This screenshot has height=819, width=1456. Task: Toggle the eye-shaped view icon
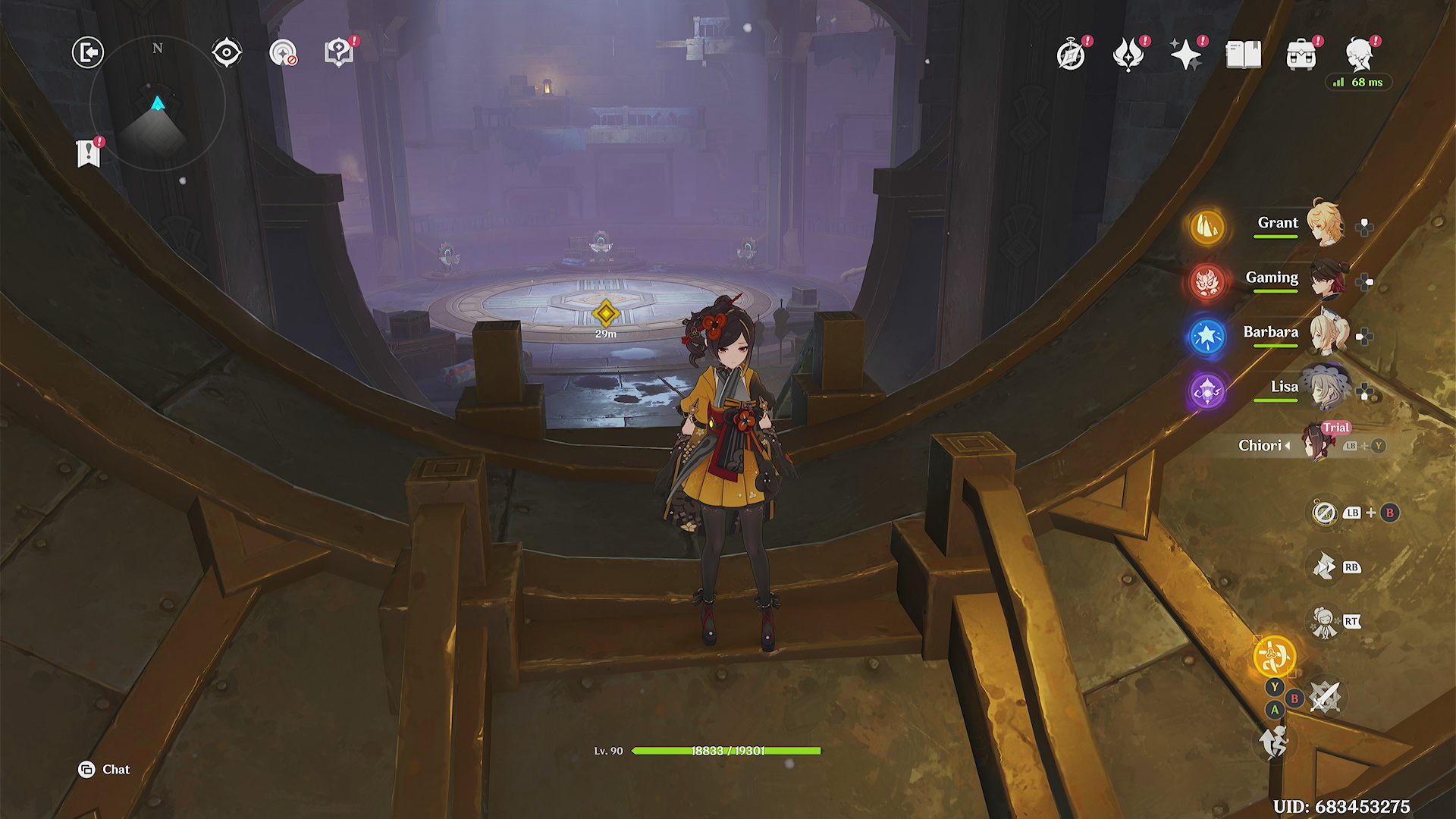click(x=227, y=53)
